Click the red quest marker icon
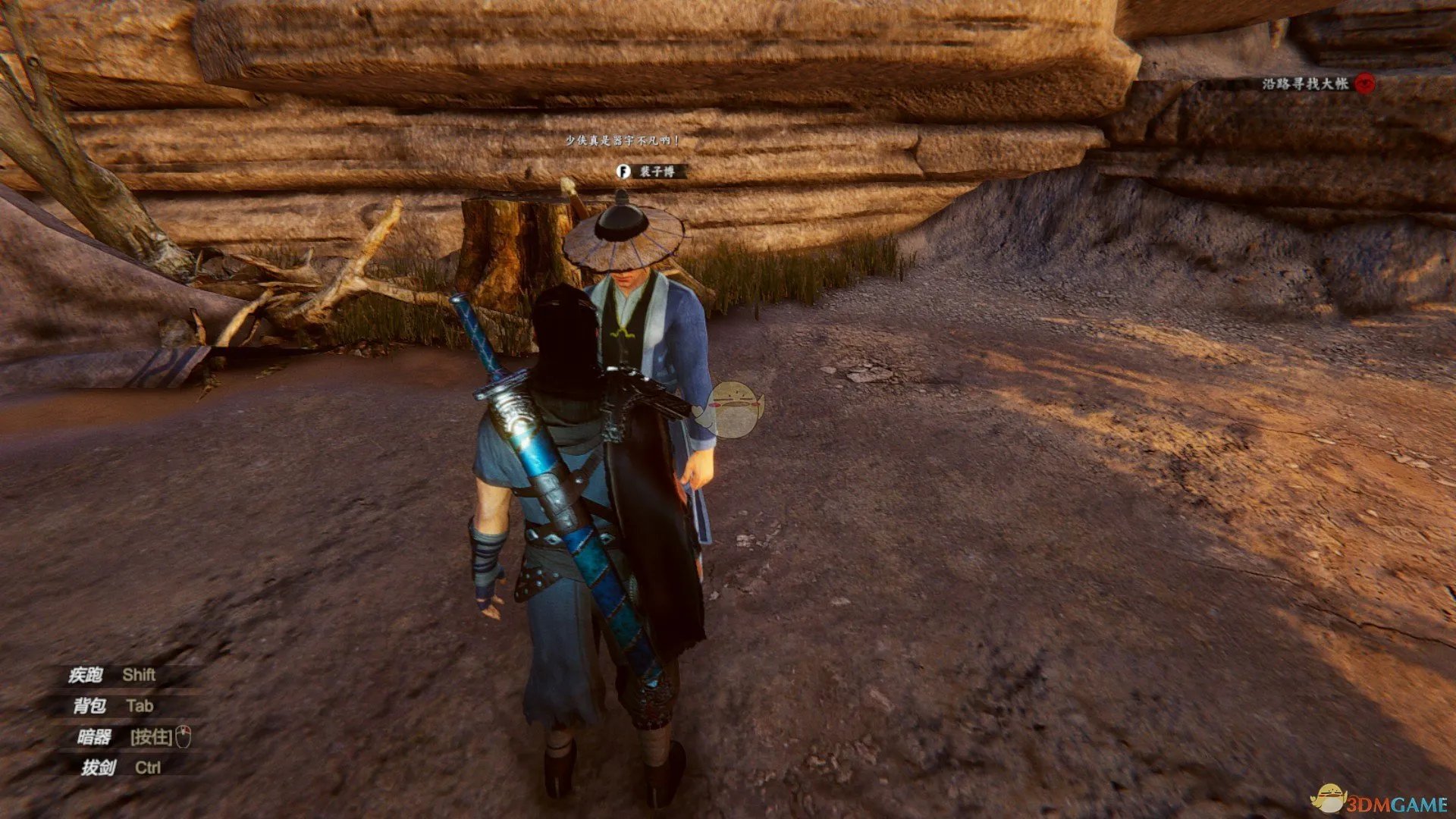 (1365, 83)
